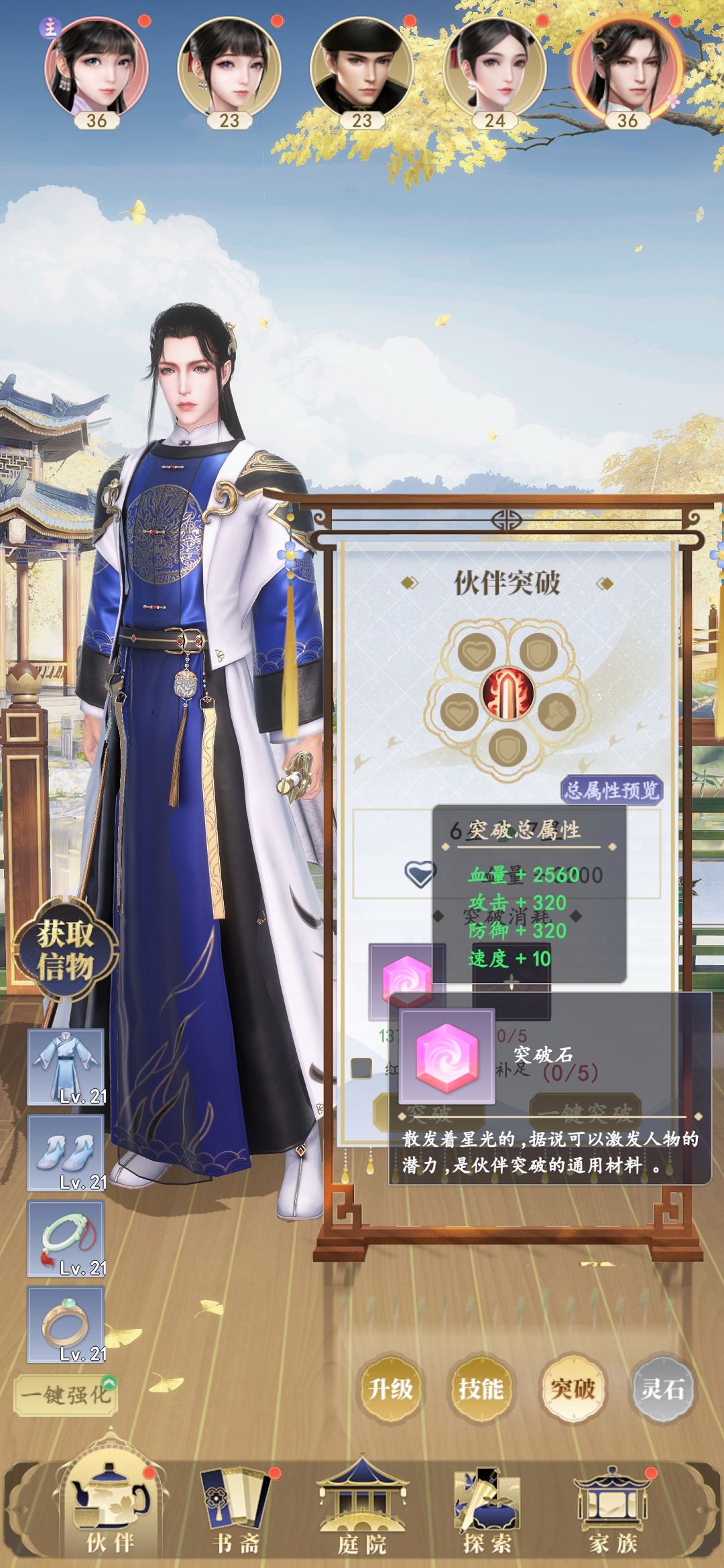724x1568 pixels.
Task: Show the 总属性预览 total attribute preview
Action: [611, 791]
